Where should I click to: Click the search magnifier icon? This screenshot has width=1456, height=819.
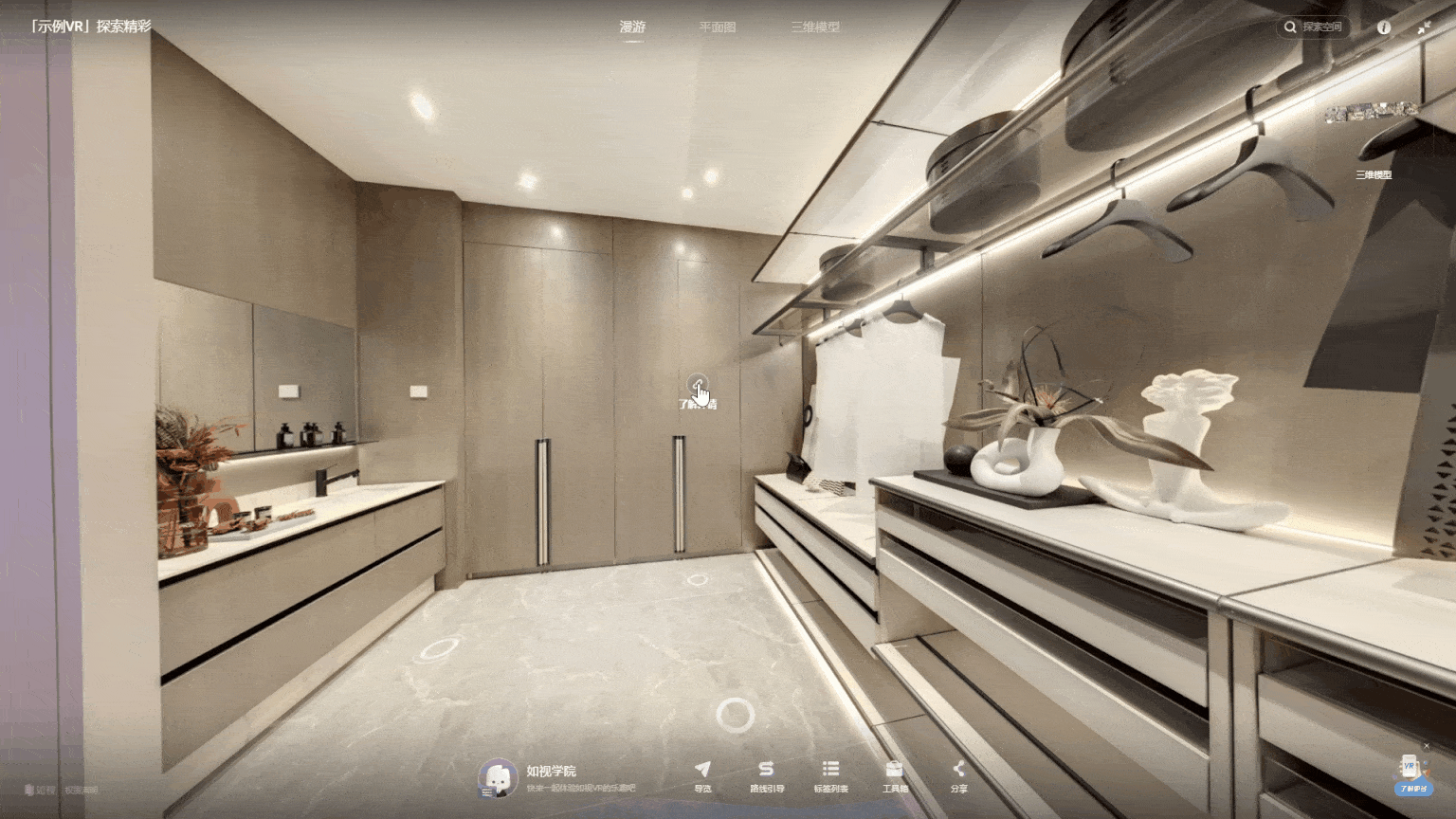pyautogui.click(x=1290, y=27)
